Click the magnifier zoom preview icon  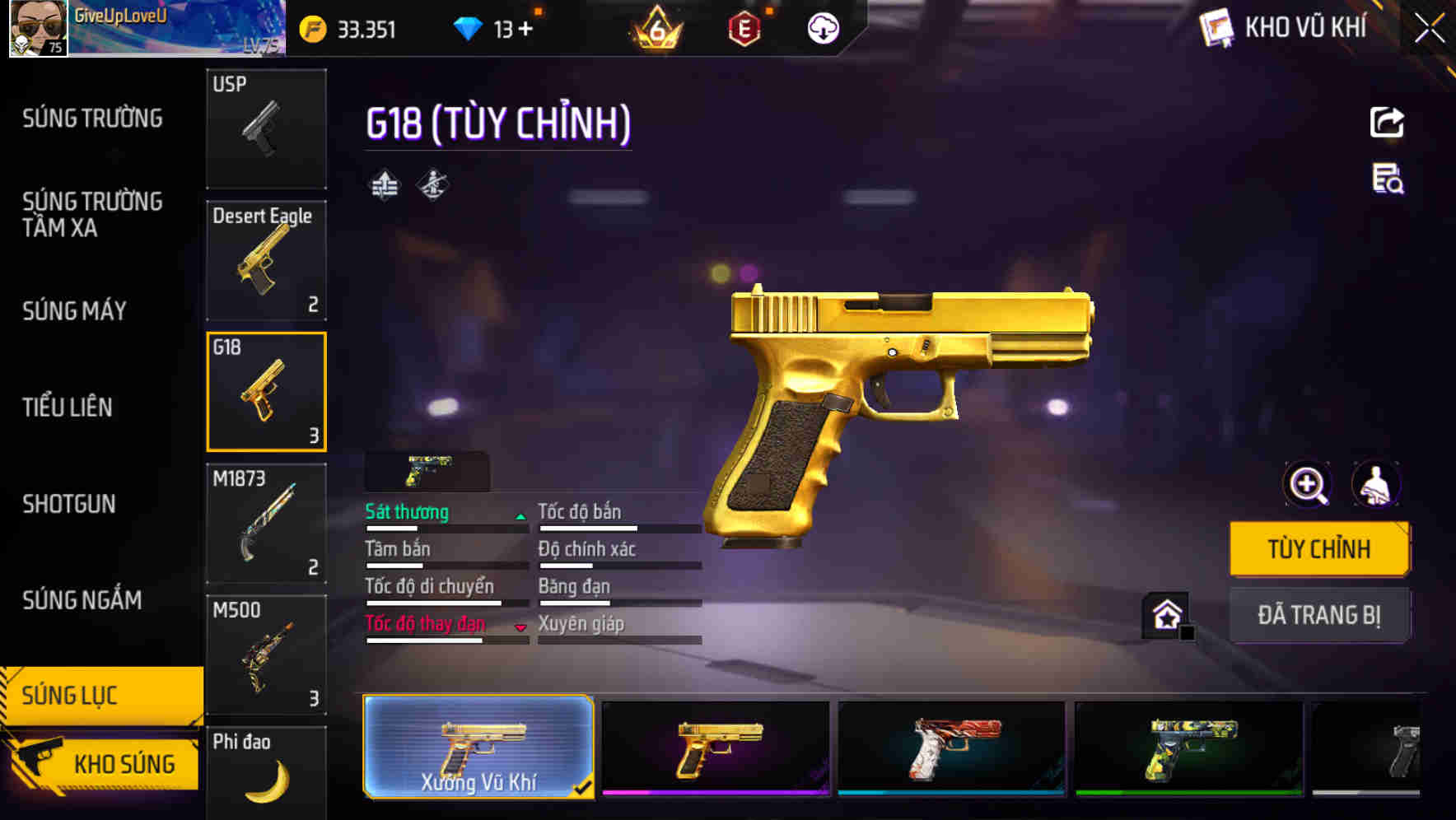[1306, 484]
